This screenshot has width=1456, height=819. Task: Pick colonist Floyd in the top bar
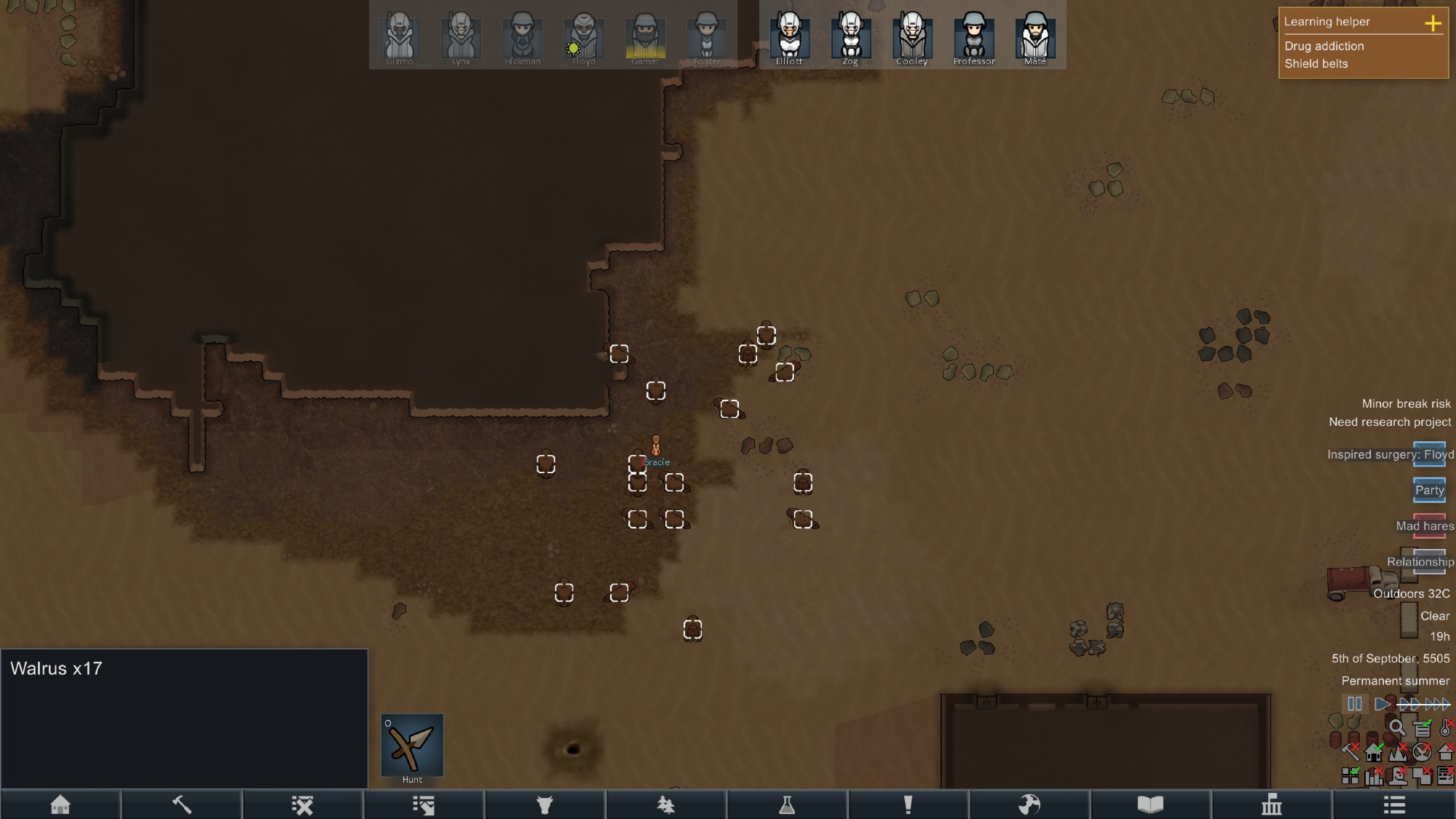tap(583, 37)
